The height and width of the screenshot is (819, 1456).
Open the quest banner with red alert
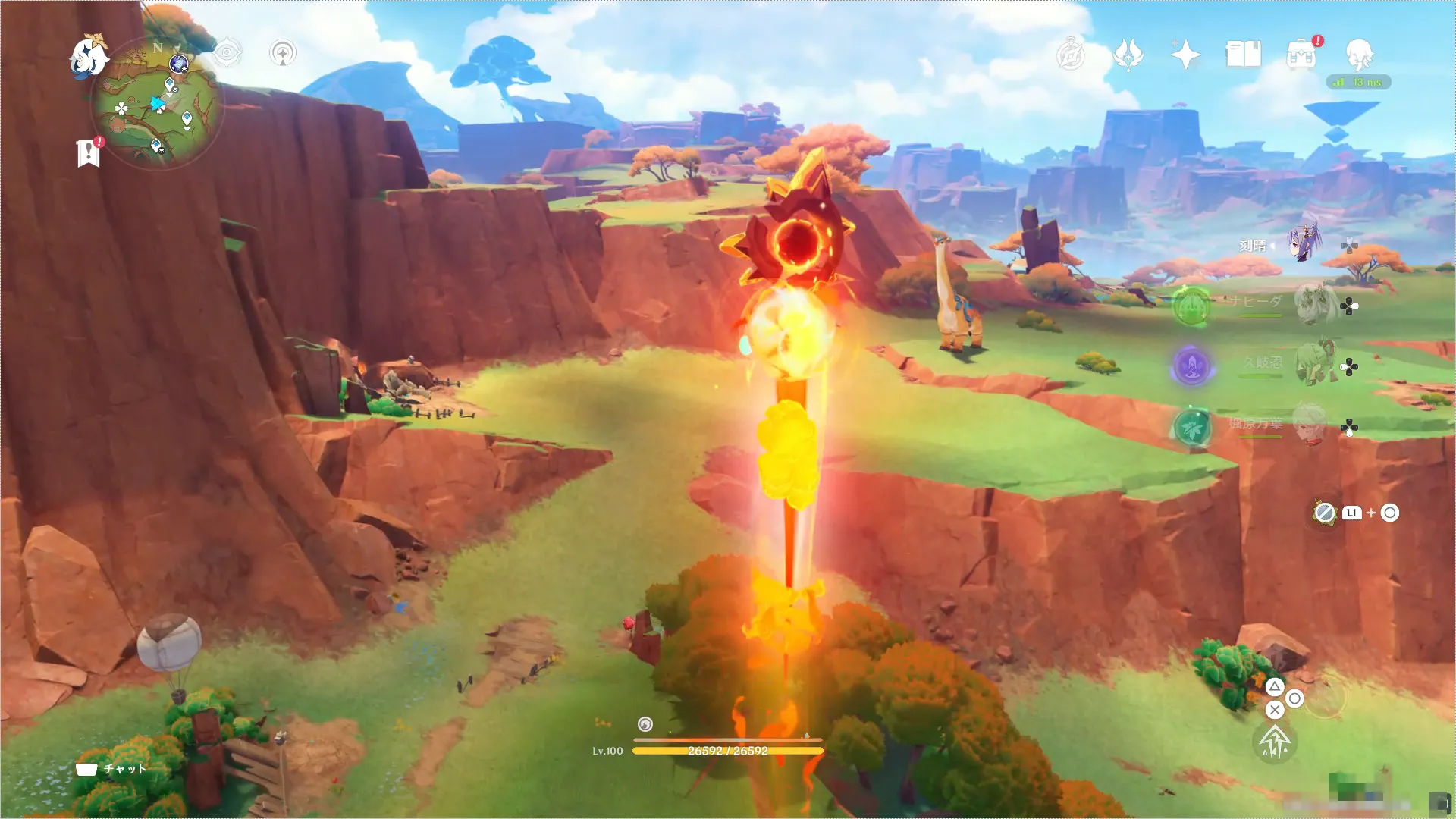(x=89, y=152)
